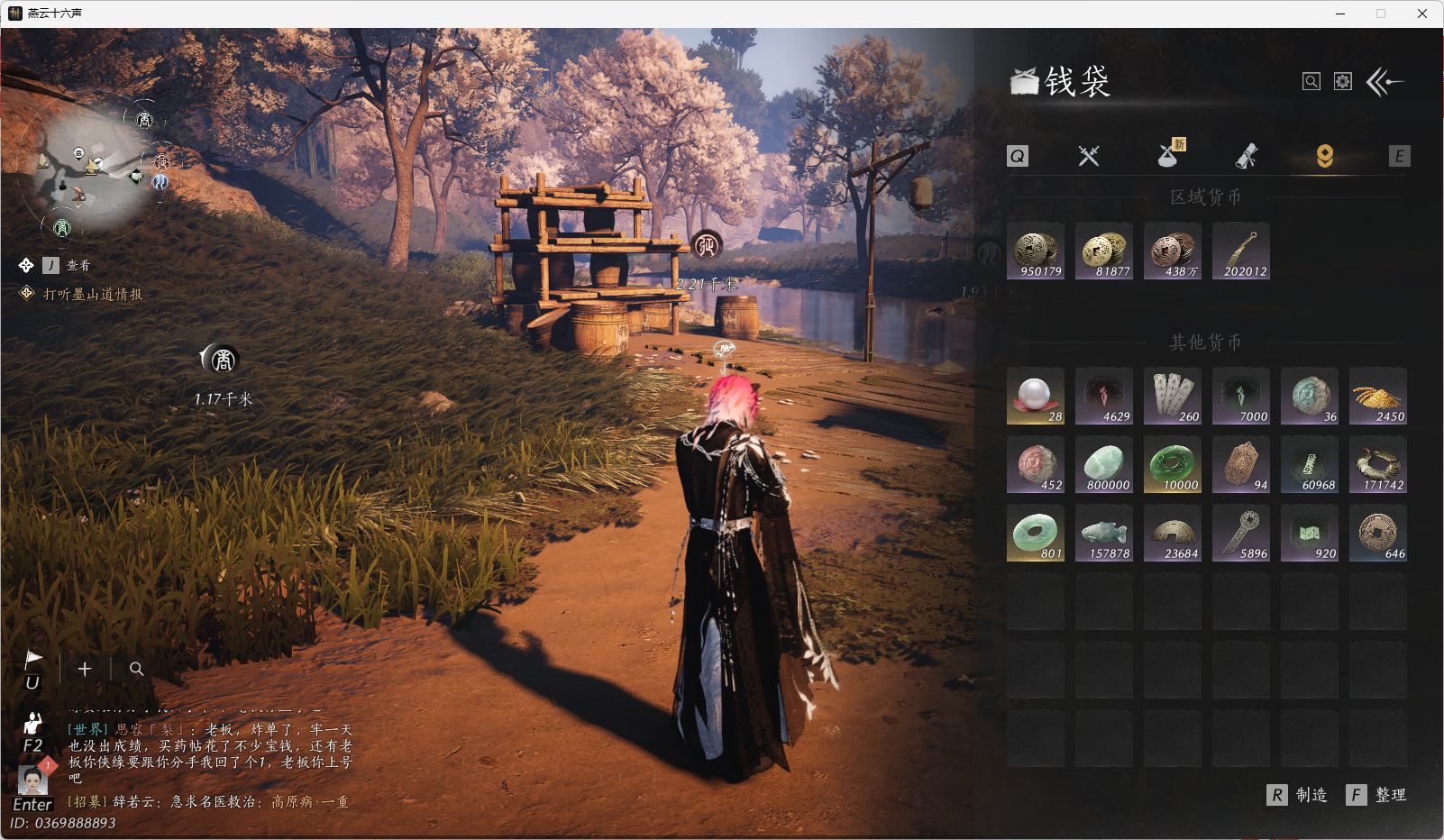The width and height of the screenshot is (1444, 840).
Task: Select the gold coin currency tab
Action: point(1324,156)
